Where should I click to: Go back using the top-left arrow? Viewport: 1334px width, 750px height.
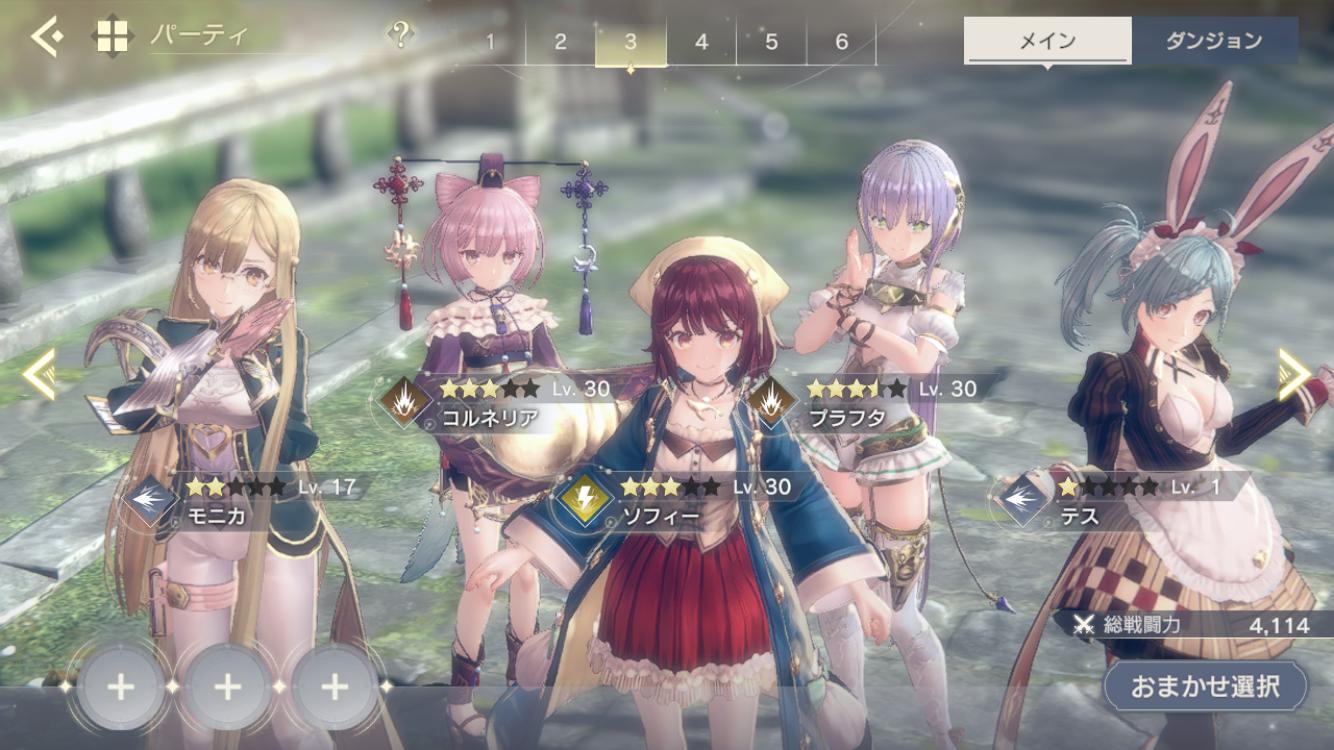(46, 38)
